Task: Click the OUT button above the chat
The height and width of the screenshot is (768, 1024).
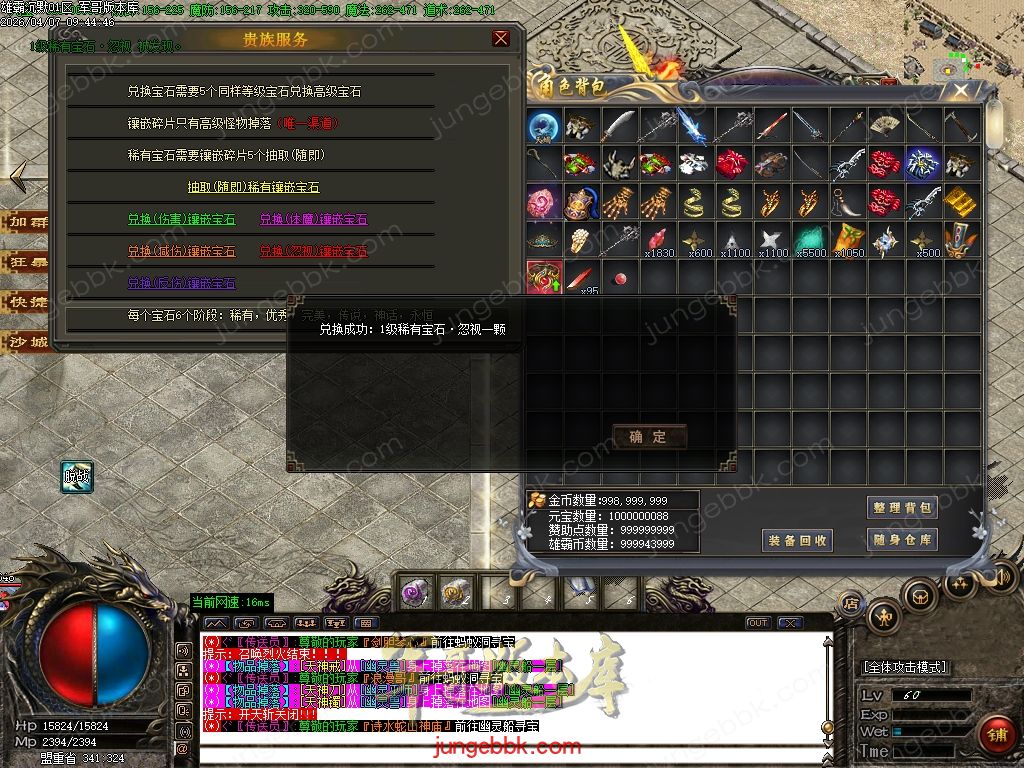Action: [758, 623]
